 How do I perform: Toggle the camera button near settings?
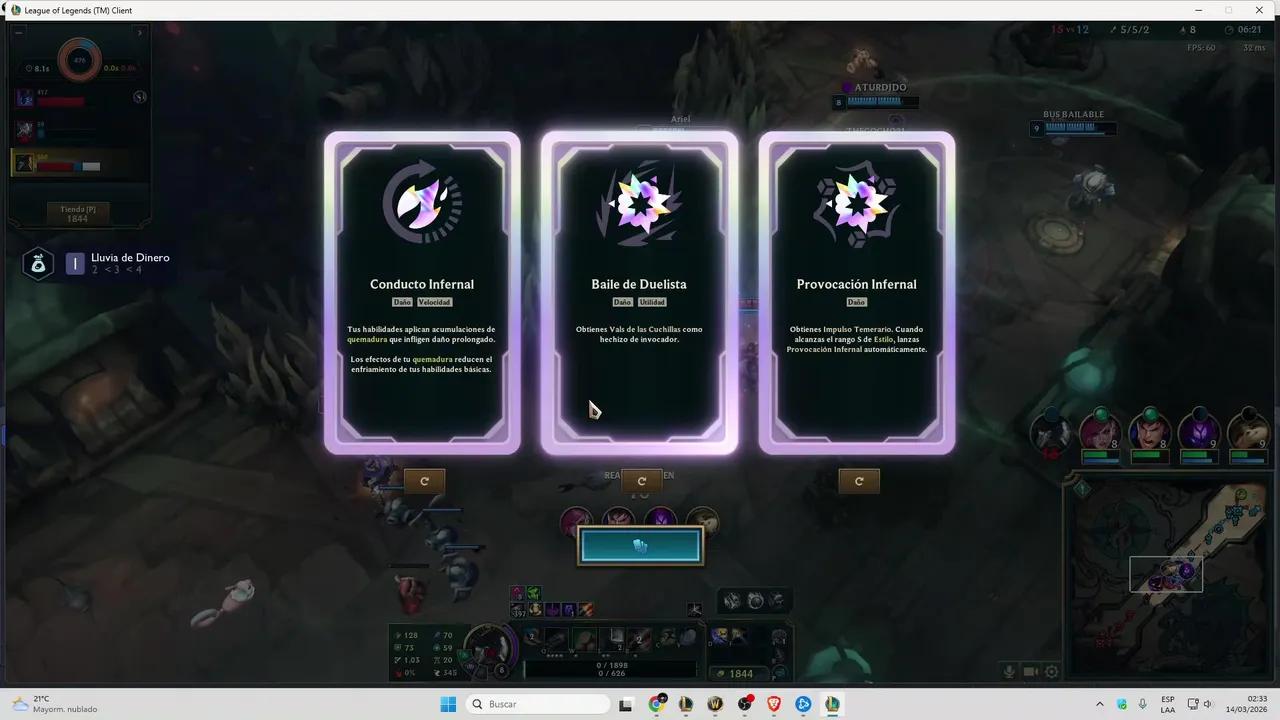[x=1030, y=672]
